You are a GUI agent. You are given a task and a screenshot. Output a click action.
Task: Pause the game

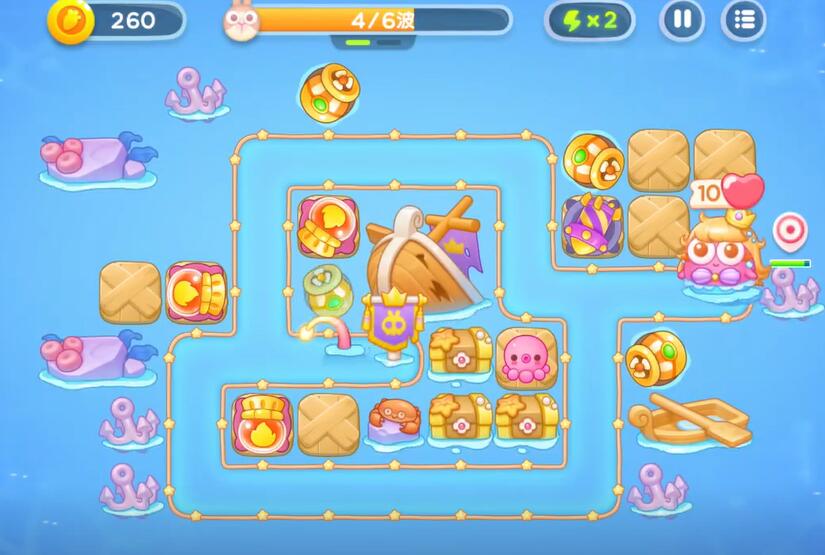pos(682,20)
